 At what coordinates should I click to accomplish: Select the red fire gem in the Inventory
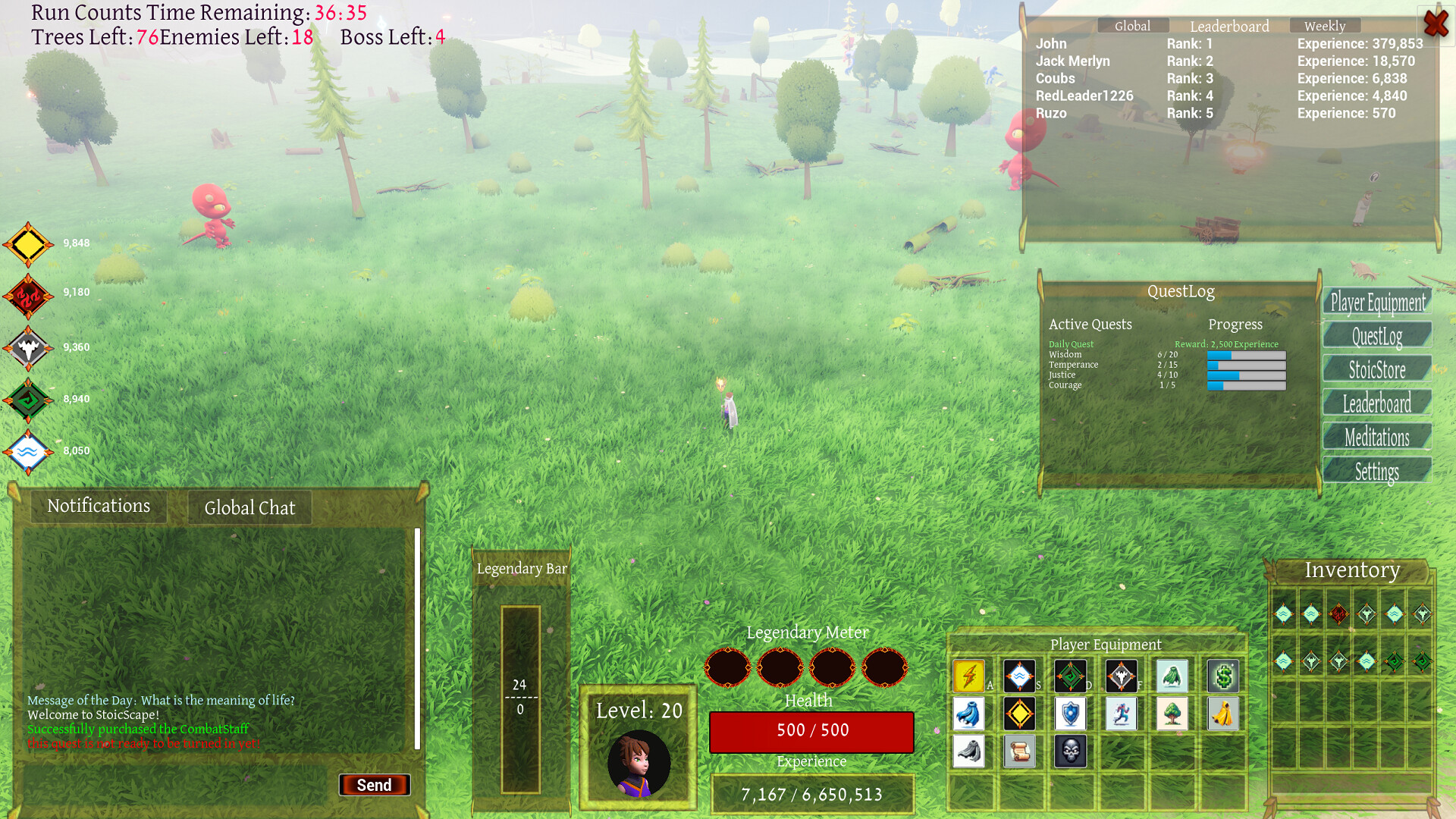1338,615
